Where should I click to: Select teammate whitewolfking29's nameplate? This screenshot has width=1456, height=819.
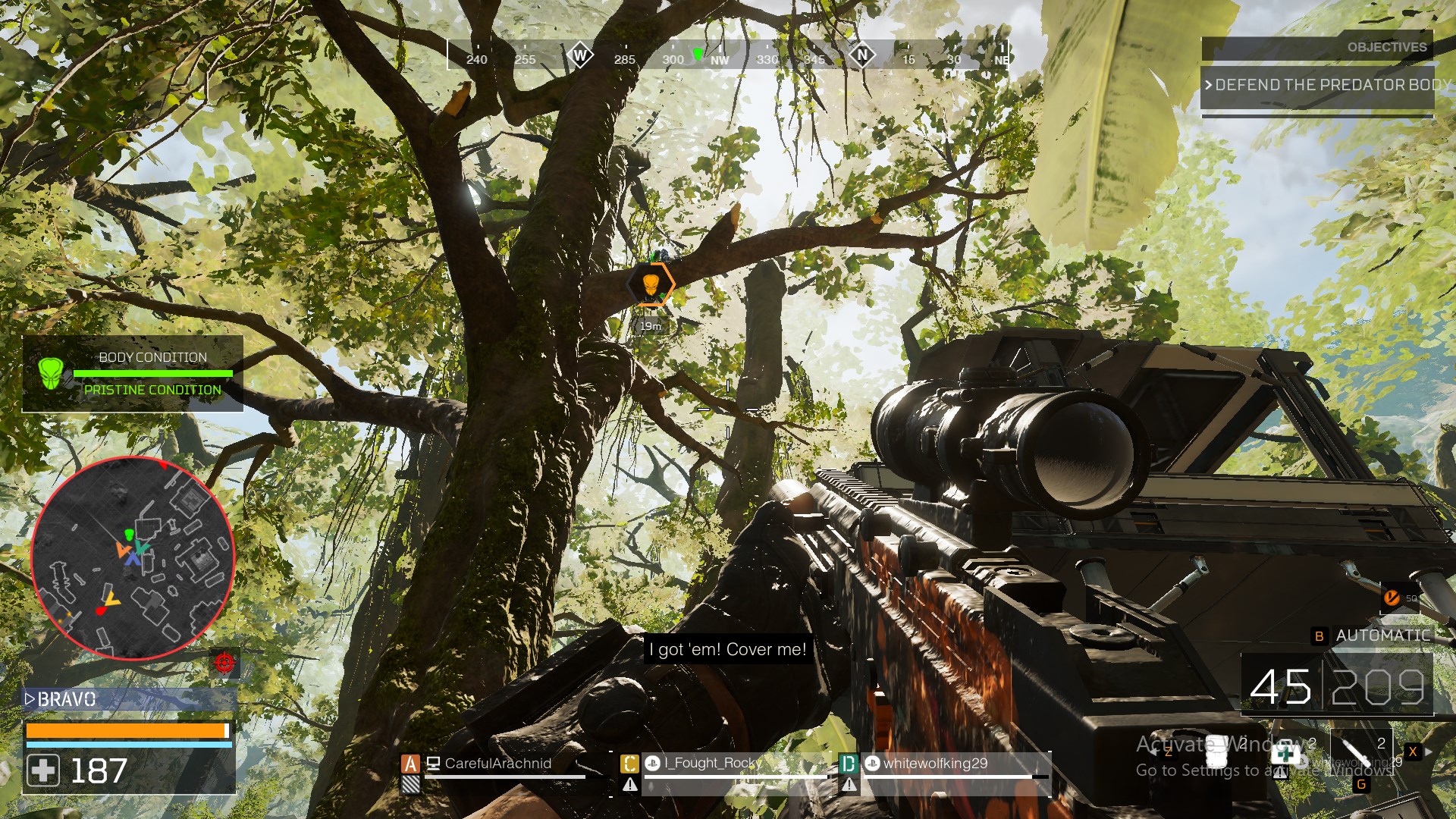click(935, 764)
